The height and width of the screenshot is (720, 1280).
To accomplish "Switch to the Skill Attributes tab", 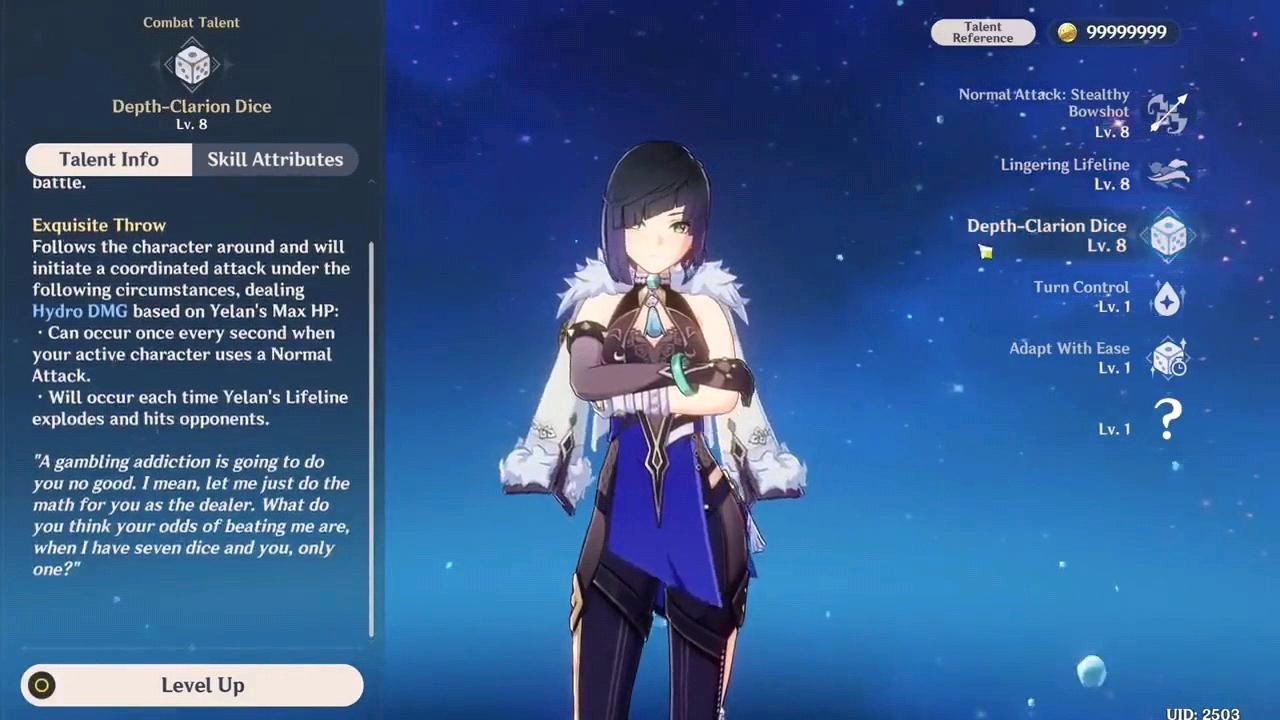I will point(275,160).
